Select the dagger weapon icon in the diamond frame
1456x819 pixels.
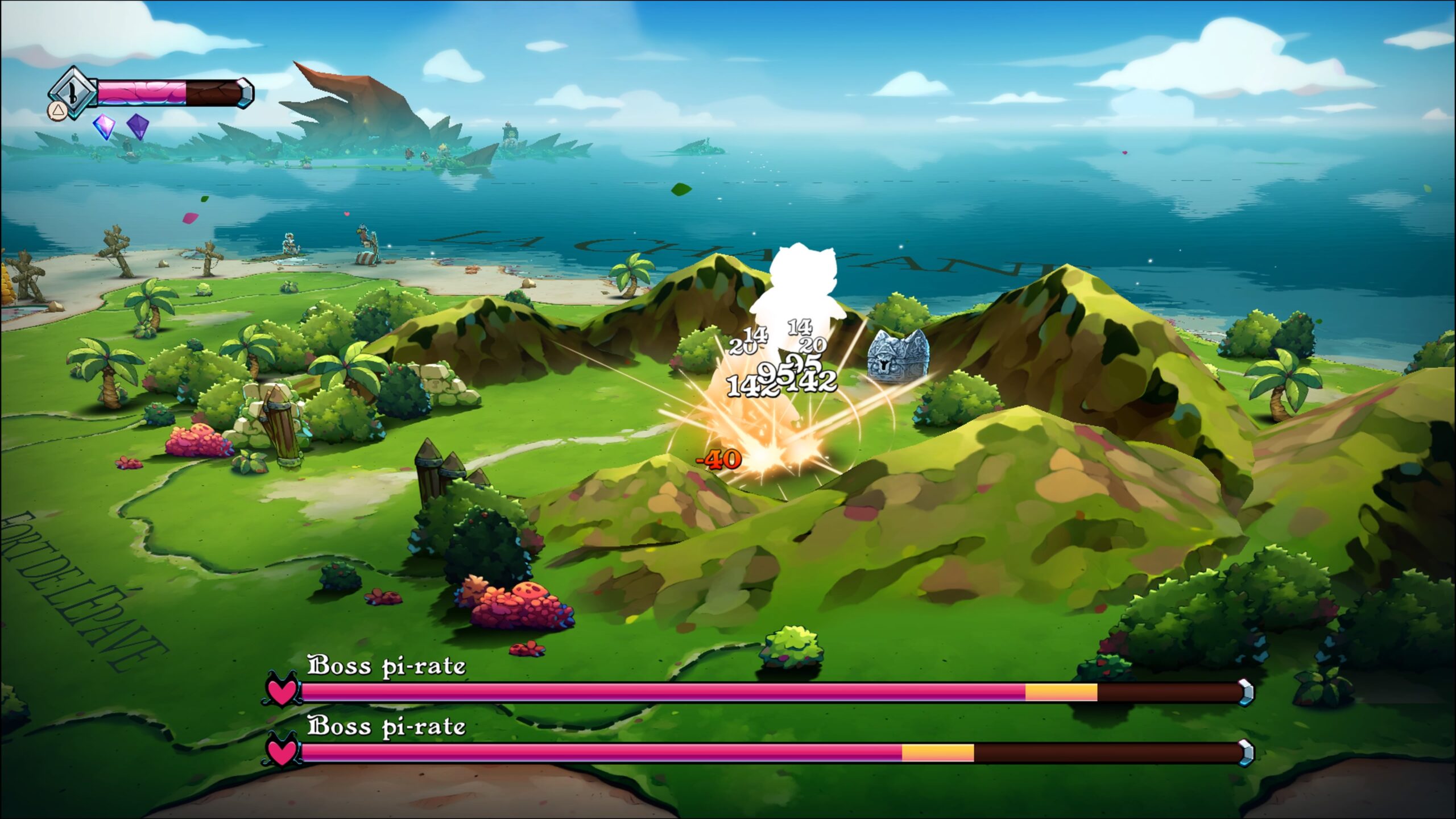[x=72, y=90]
